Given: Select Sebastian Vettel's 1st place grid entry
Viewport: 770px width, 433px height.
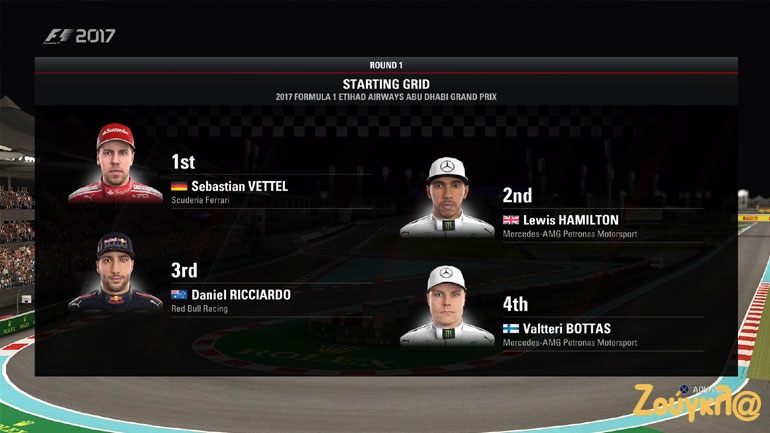Looking at the screenshot, I should [x=240, y=185].
